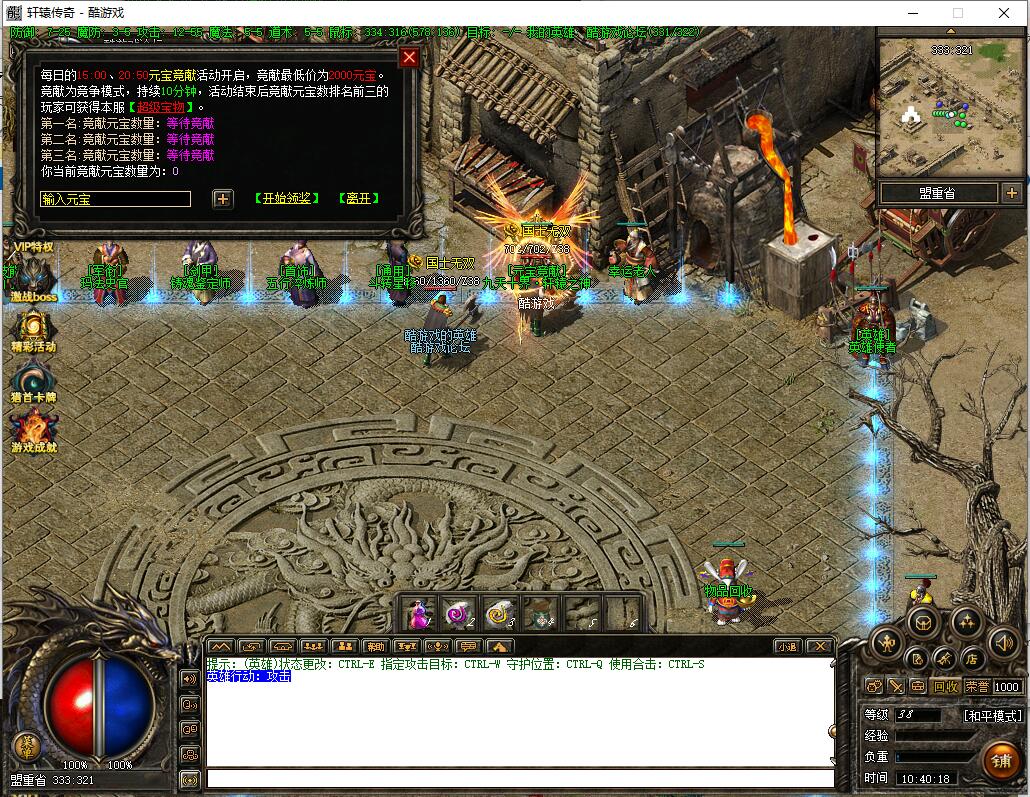Open the 精彩活动 events icon
Viewport: 1030px width, 797px height.
33,328
